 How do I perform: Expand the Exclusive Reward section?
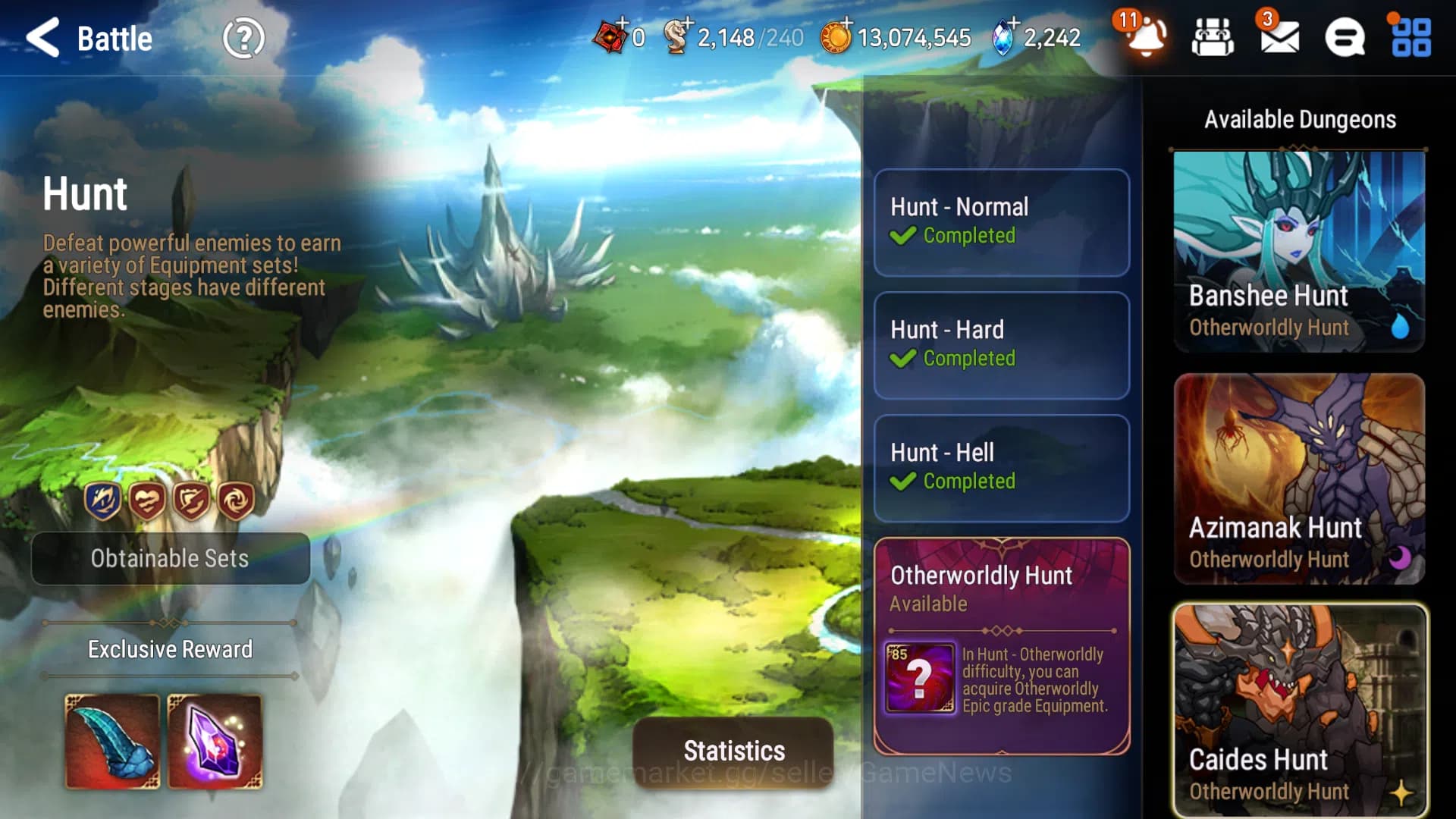[170, 649]
